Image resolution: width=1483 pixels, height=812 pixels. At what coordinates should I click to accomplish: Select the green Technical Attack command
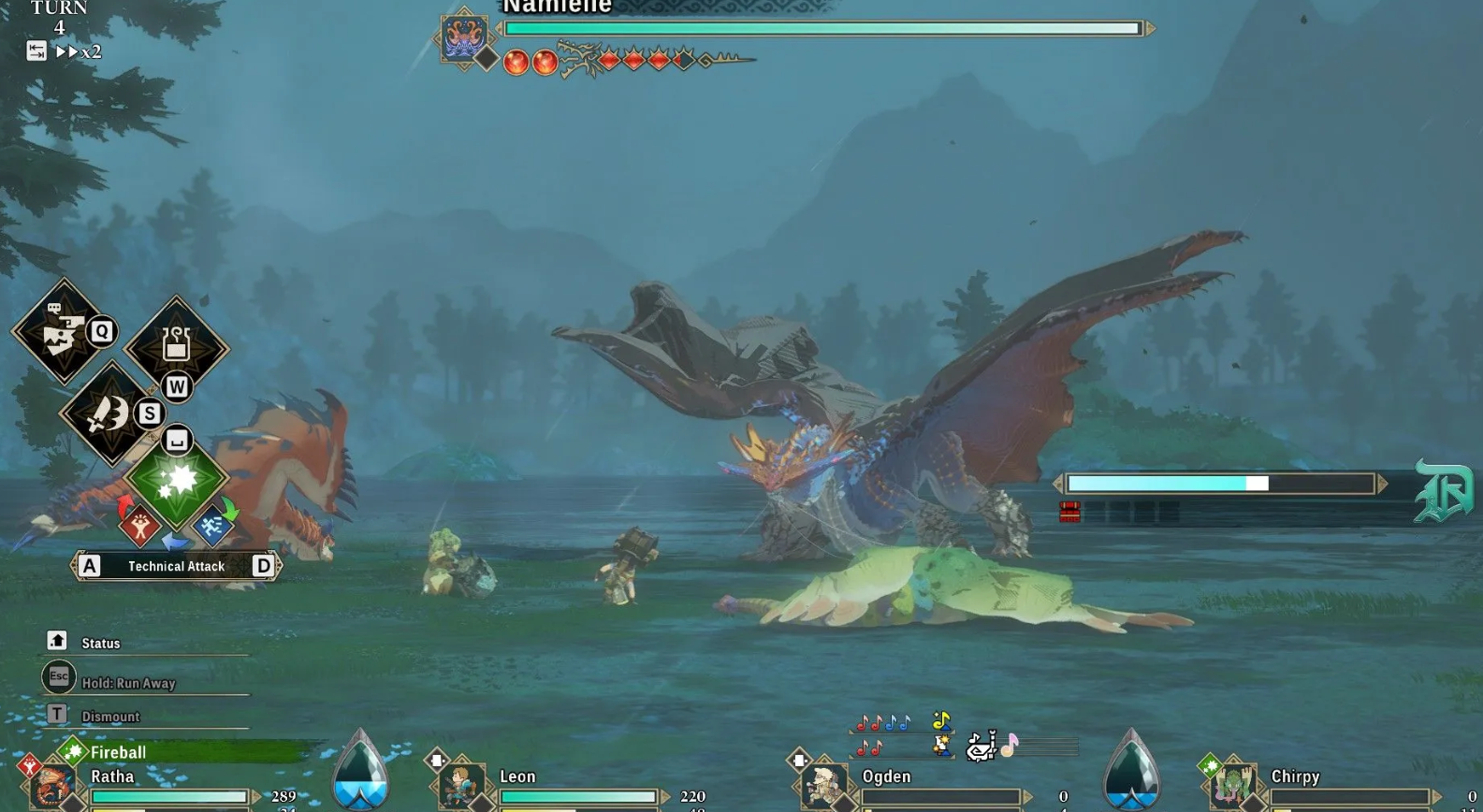click(177, 480)
